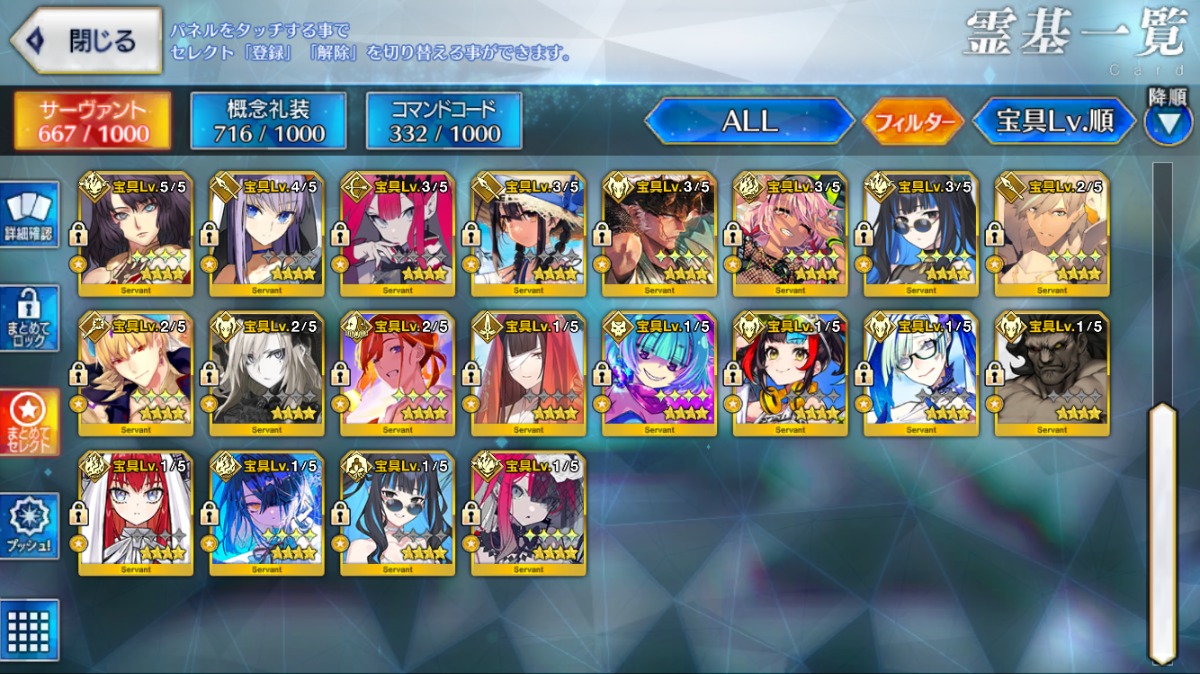This screenshot has width=1200, height=674.
Task: Select the servant with 宝具Lv.4/5
Action: coord(266,235)
